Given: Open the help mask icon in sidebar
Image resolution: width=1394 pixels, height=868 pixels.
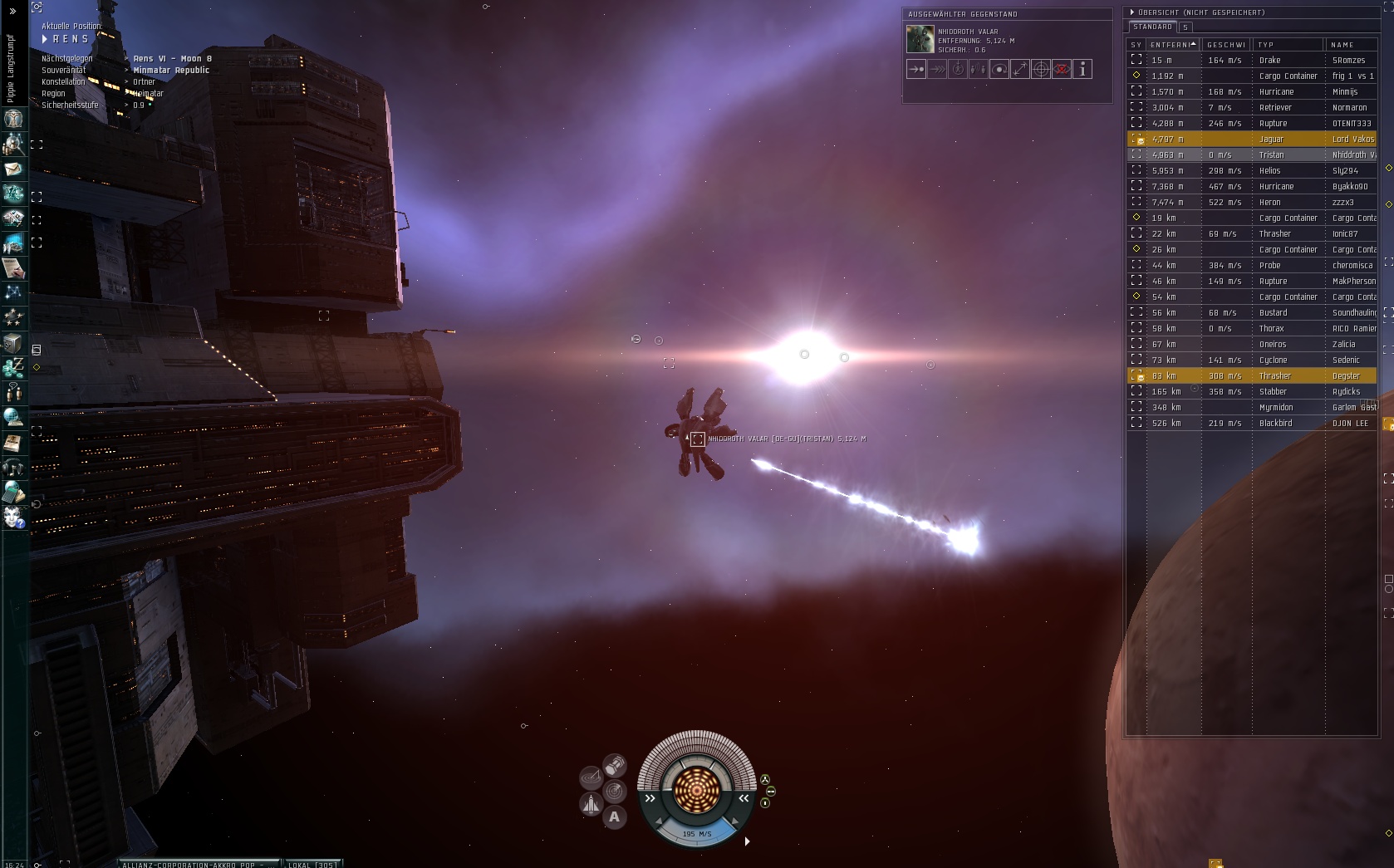Looking at the screenshot, I should 13,517.
